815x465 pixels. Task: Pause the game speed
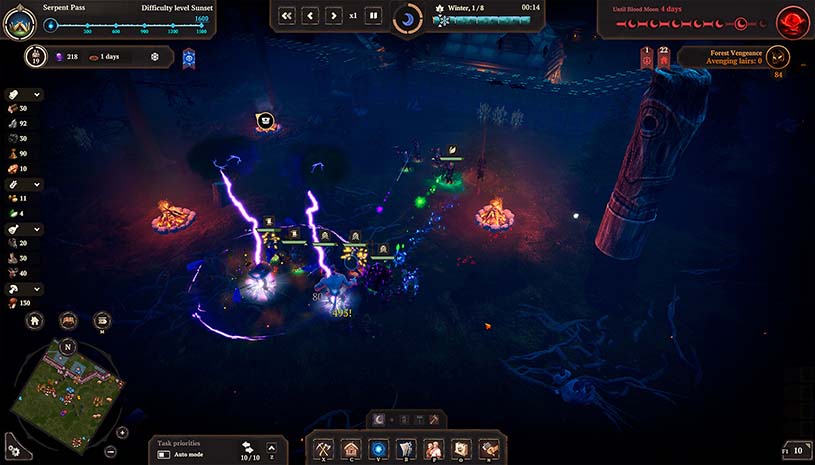tap(373, 16)
